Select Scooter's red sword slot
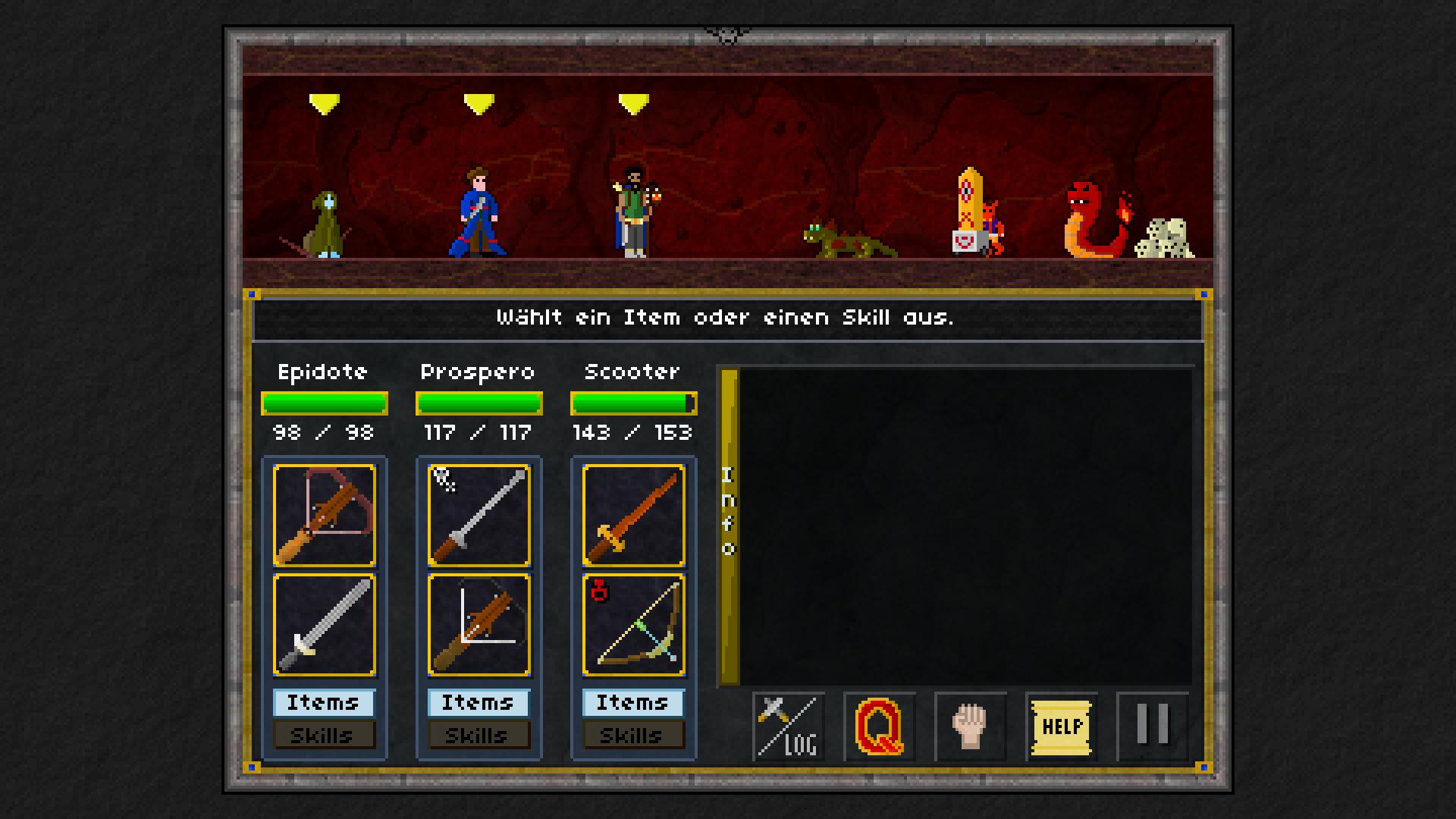Screen dimensions: 1456x819 tap(634, 516)
